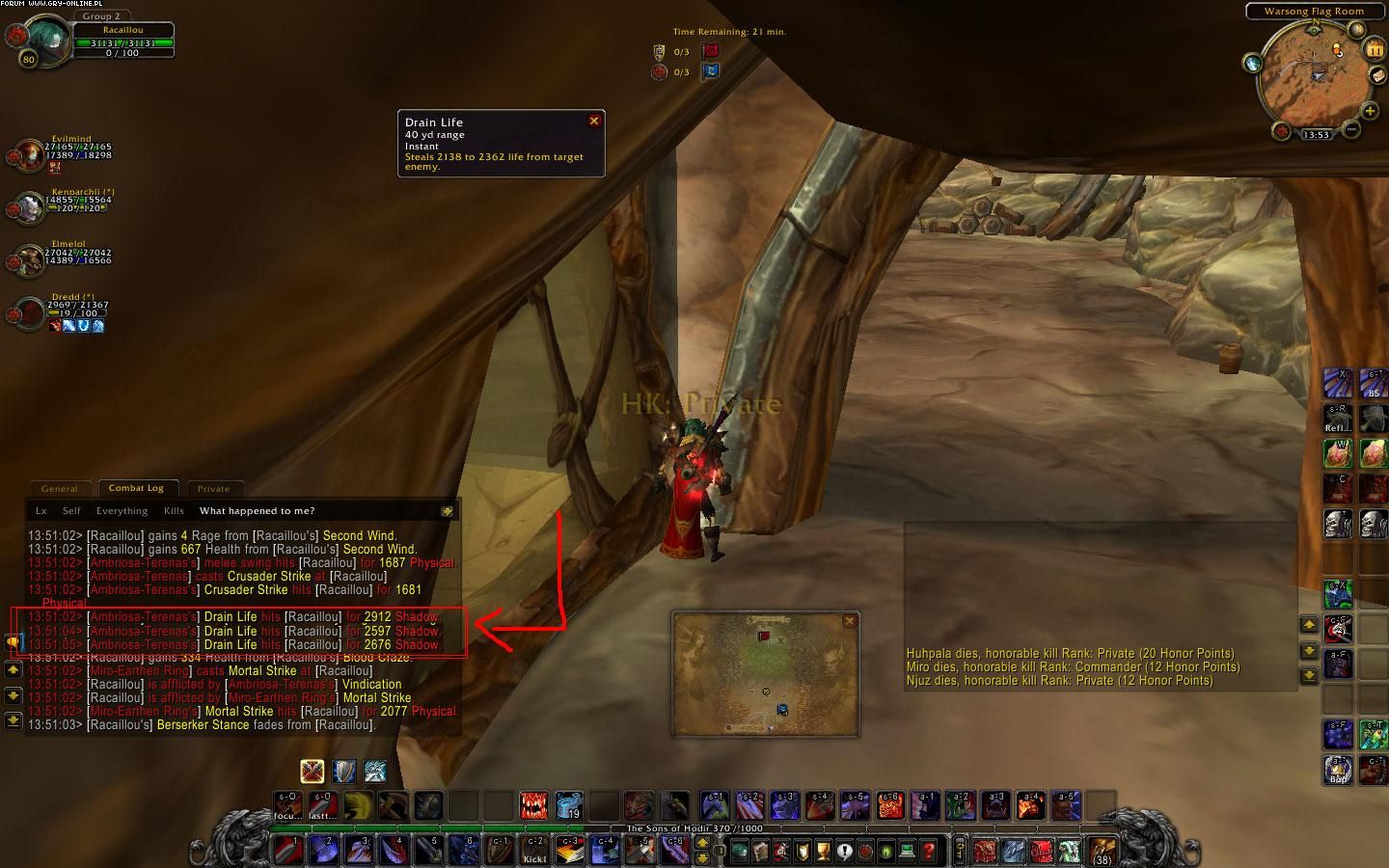
Task: Select party member Elmelol's frame
Action: (27, 258)
